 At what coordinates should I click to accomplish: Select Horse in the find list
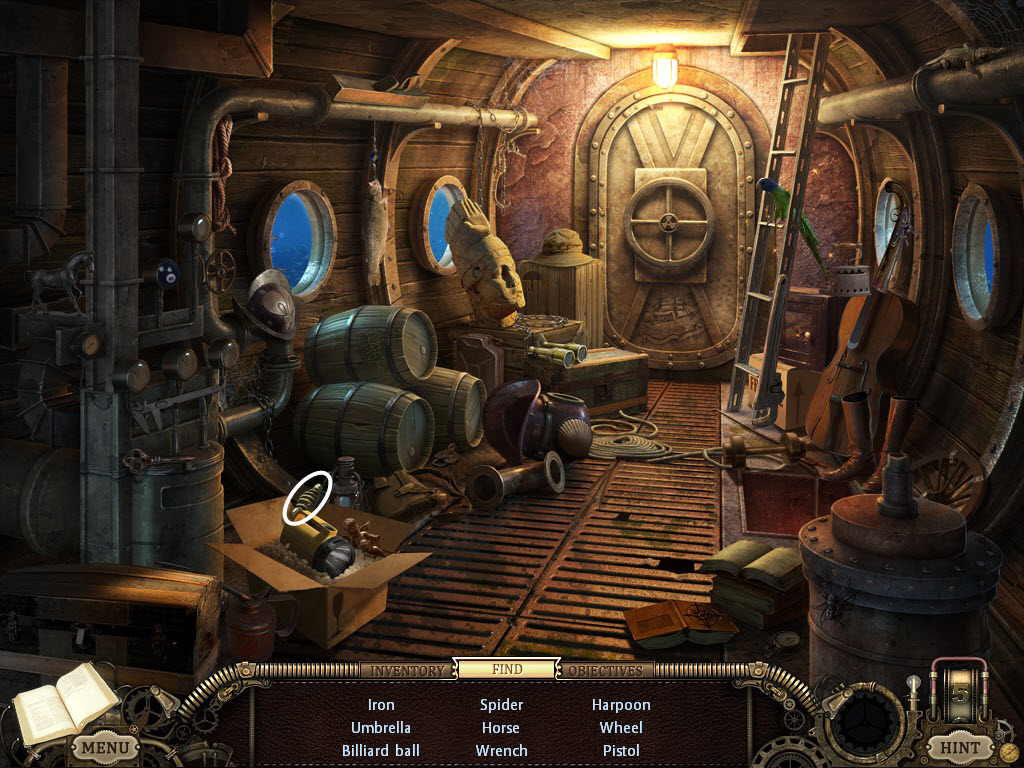click(501, 728)
